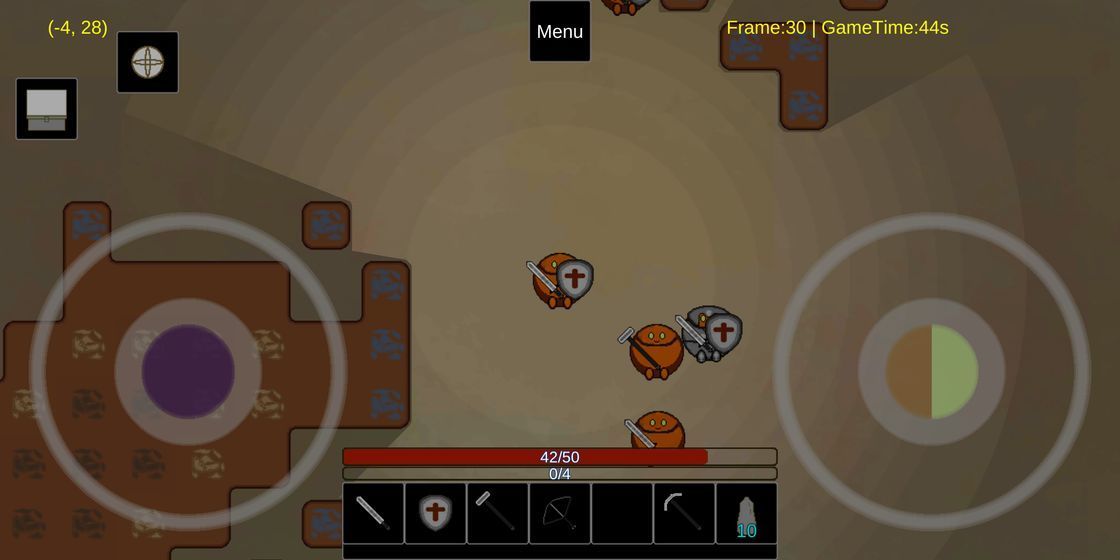Tap the orange-green action joystick knob
The image size is (1120, 560).
tap(932, 371)
